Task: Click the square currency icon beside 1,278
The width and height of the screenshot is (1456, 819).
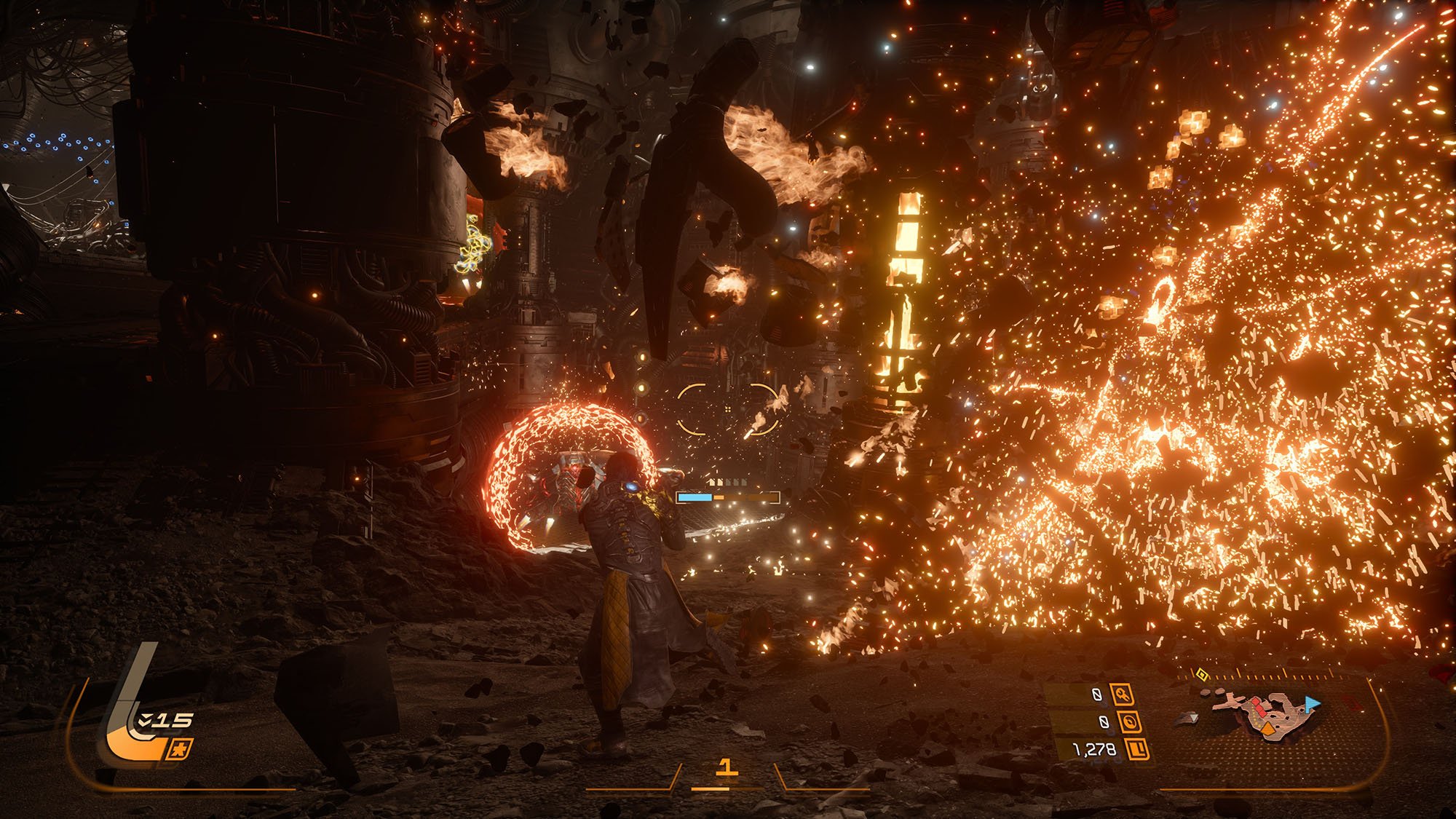Action: click(x=1136, y=748)
